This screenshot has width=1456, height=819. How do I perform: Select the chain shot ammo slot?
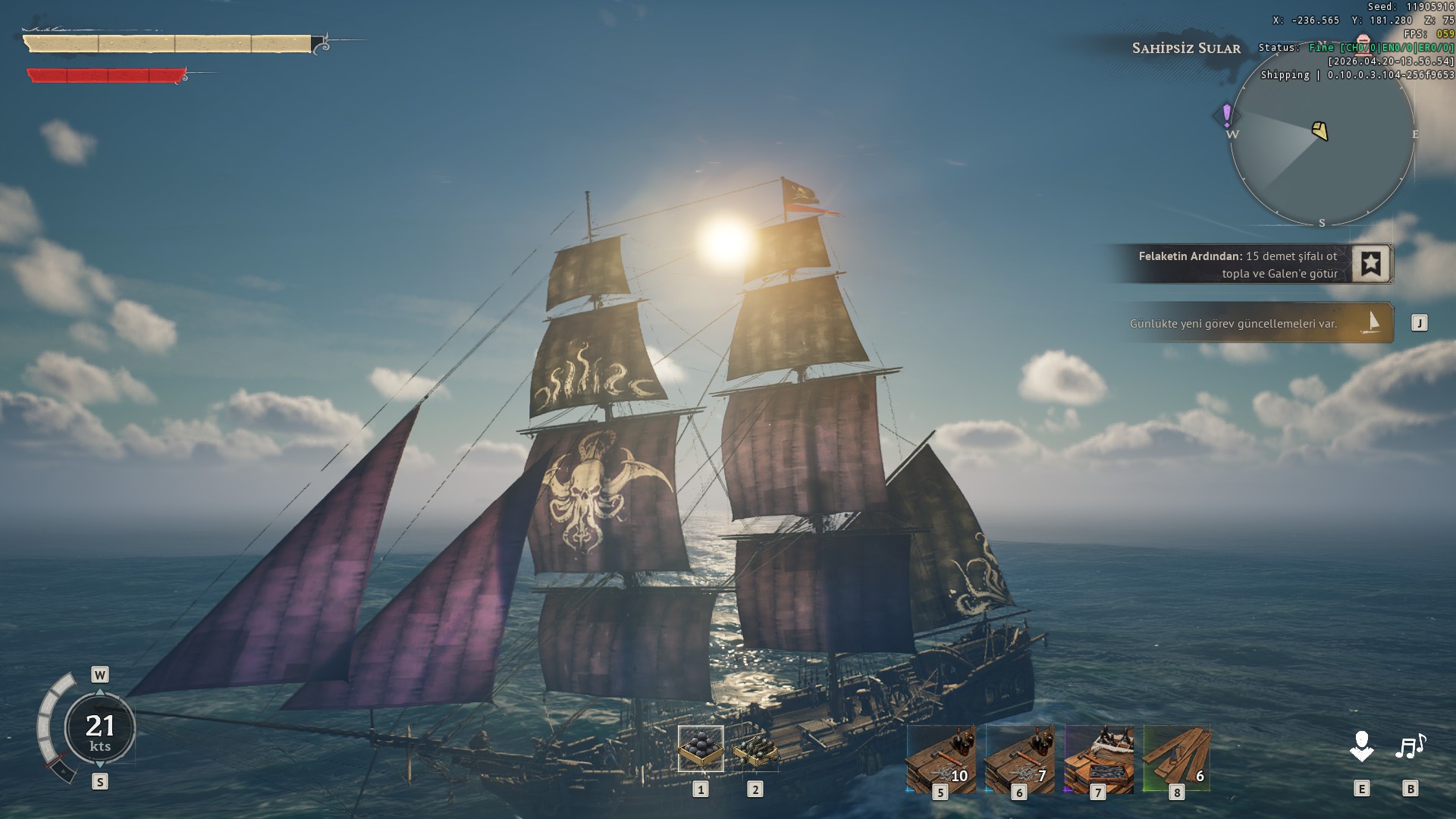pyautogui.click(x=755, y=749)
